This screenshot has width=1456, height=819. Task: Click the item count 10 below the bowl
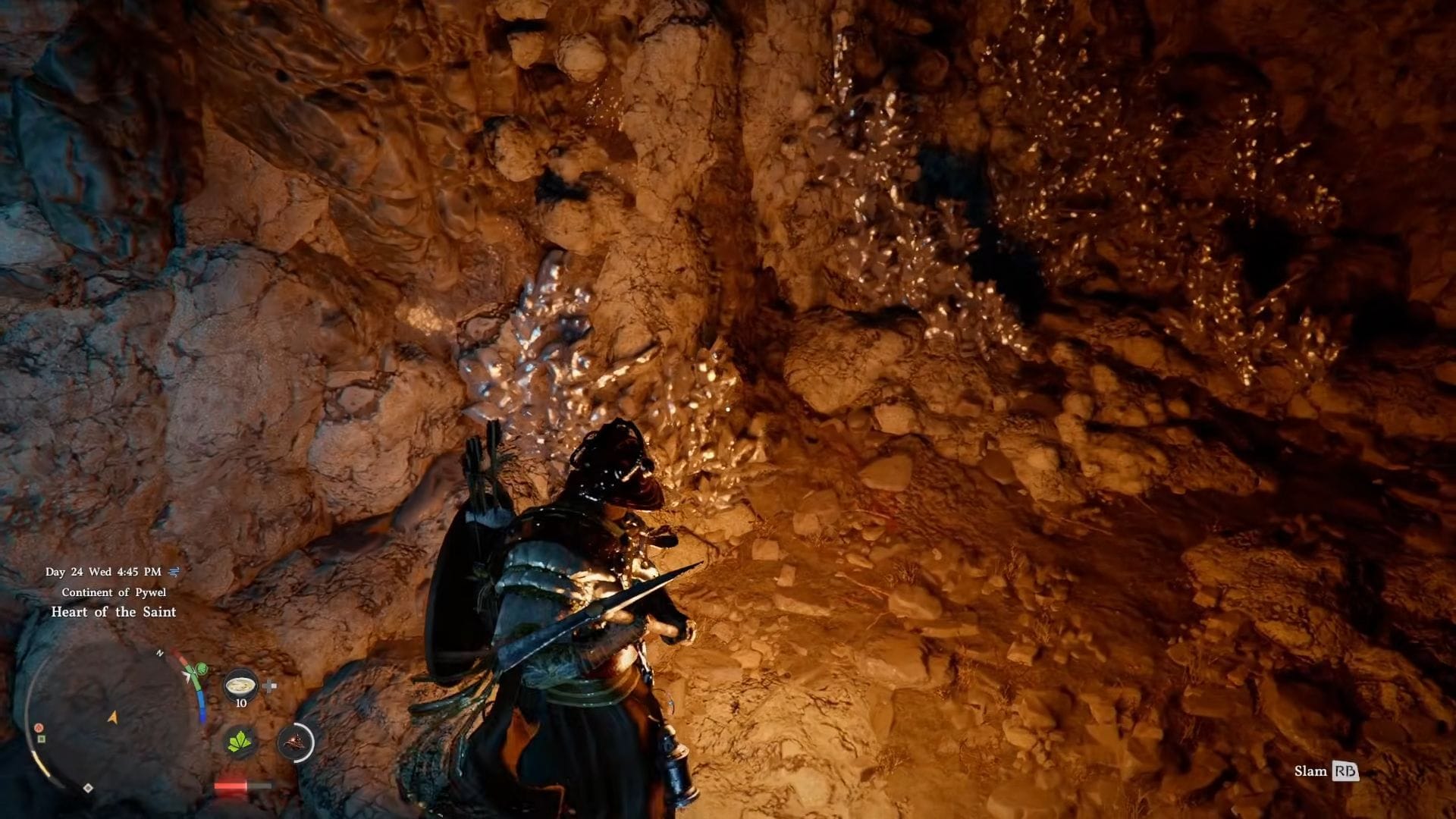point(240,702)
